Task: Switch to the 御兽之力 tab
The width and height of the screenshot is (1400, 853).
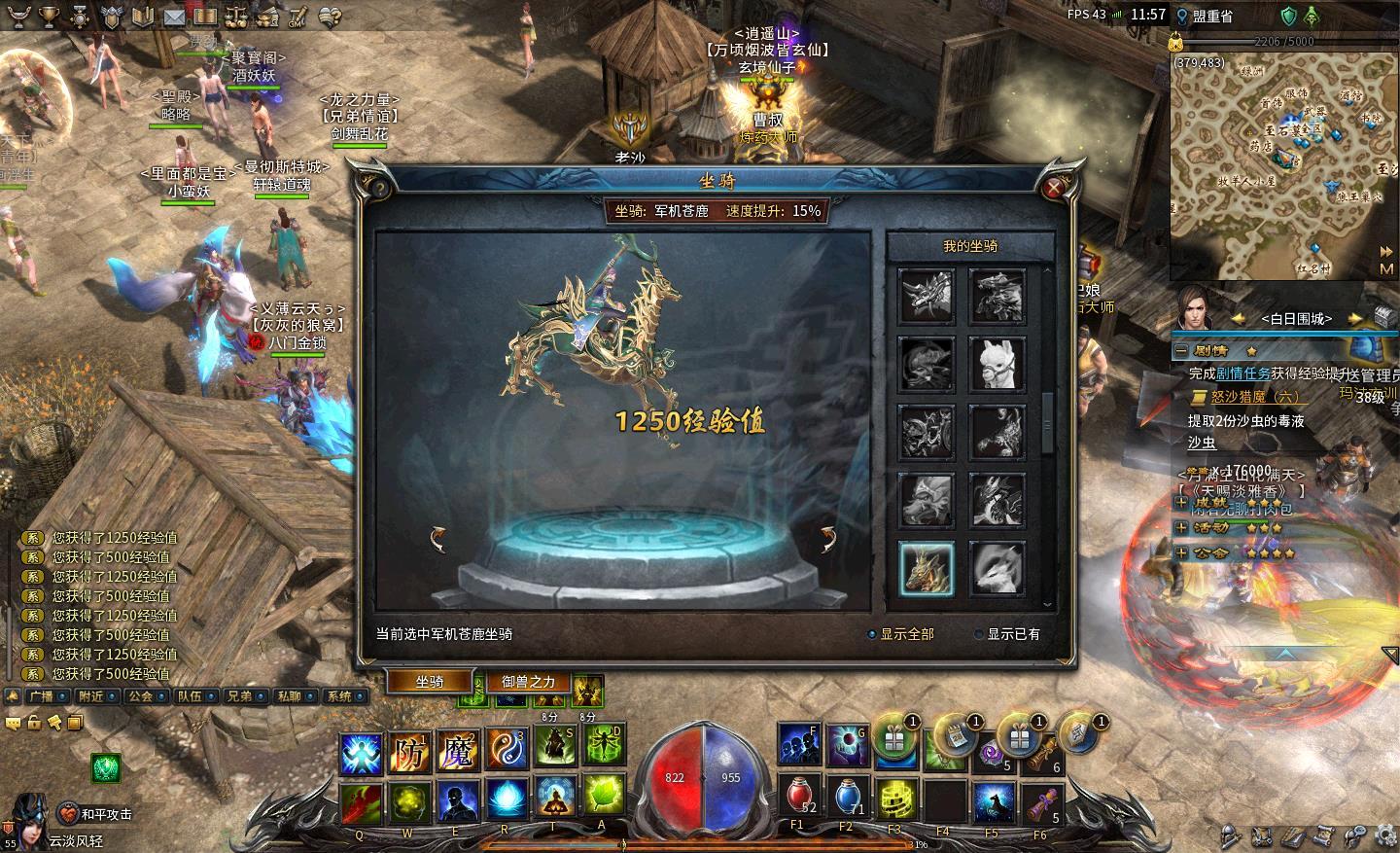Action: [528, 682]
